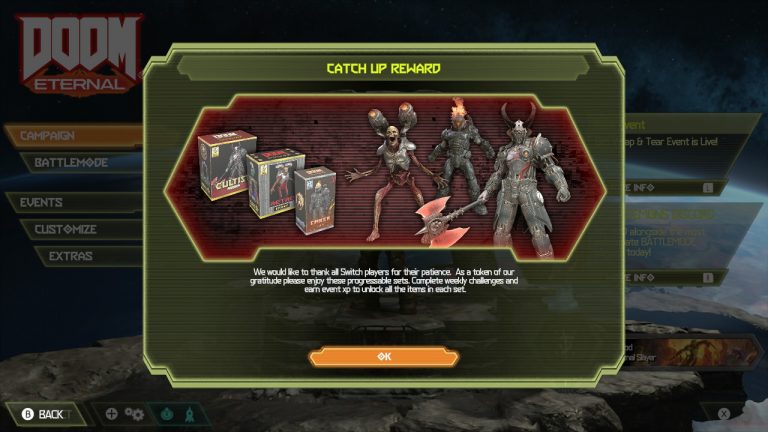Open settings via the gears icon
The image size is (768, 432).
click(135, 414)
